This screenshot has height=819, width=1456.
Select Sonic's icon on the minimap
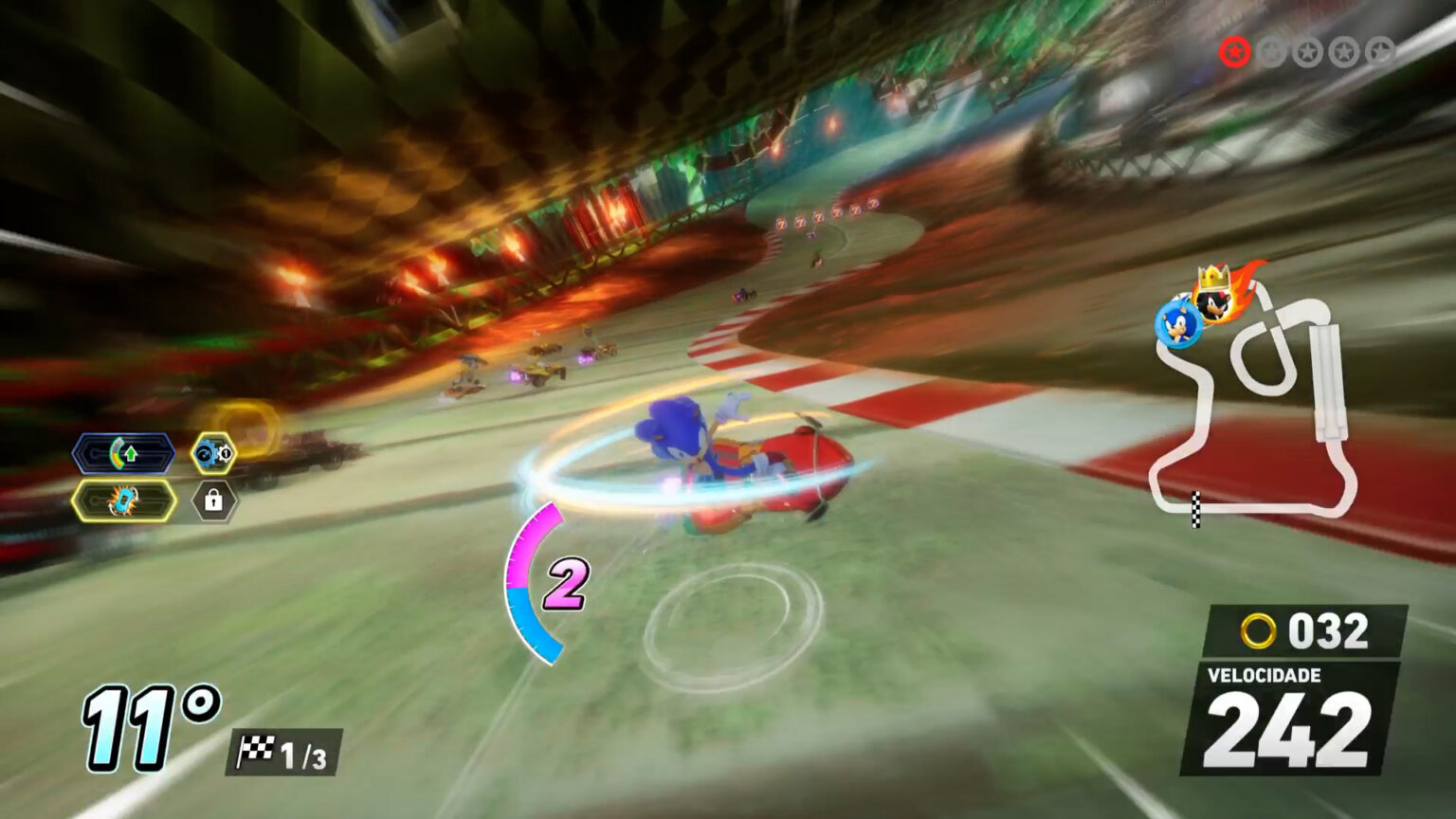click(1179, 327)
